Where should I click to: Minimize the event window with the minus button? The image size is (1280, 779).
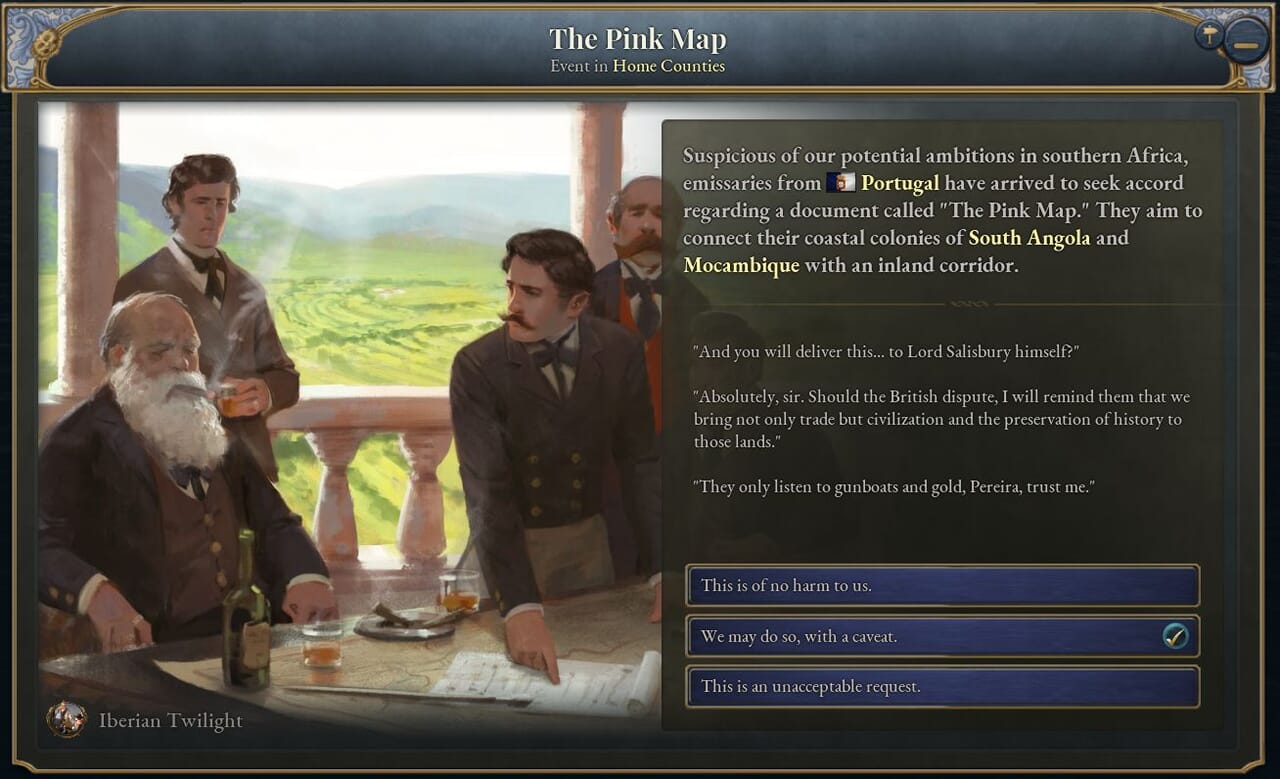pyautogui.click(x=1246, y=45)
